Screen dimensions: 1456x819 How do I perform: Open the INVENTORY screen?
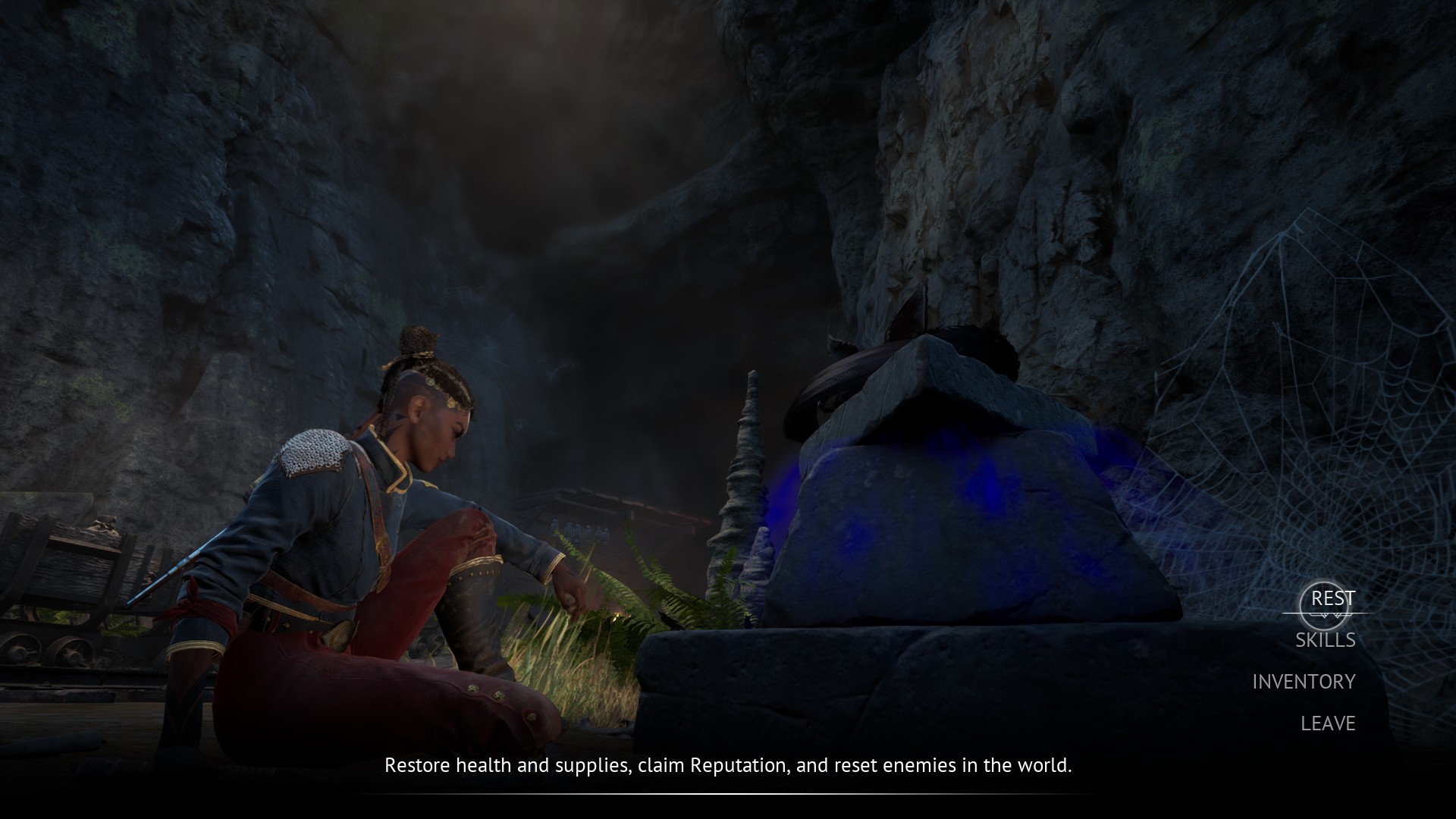click(x=1304, y=682)
